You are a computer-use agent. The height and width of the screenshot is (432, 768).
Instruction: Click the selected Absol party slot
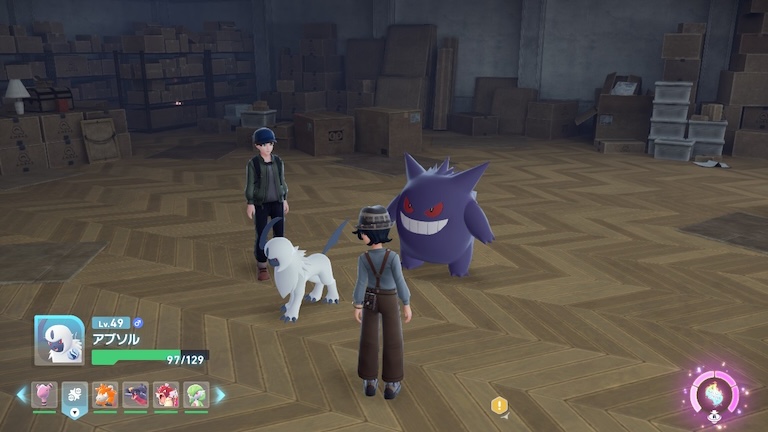click(75, 396)
